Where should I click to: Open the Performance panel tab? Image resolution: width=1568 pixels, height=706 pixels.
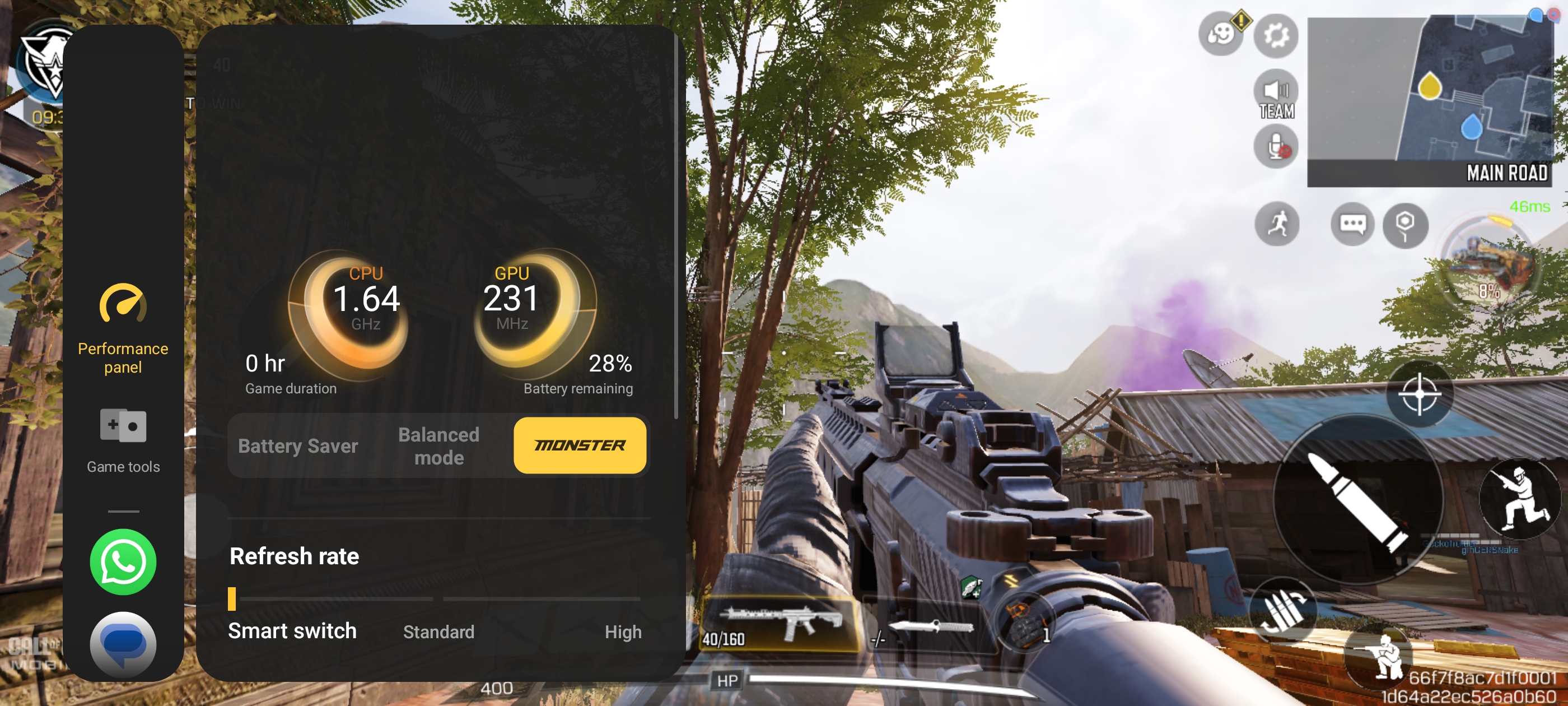(123, 328)
